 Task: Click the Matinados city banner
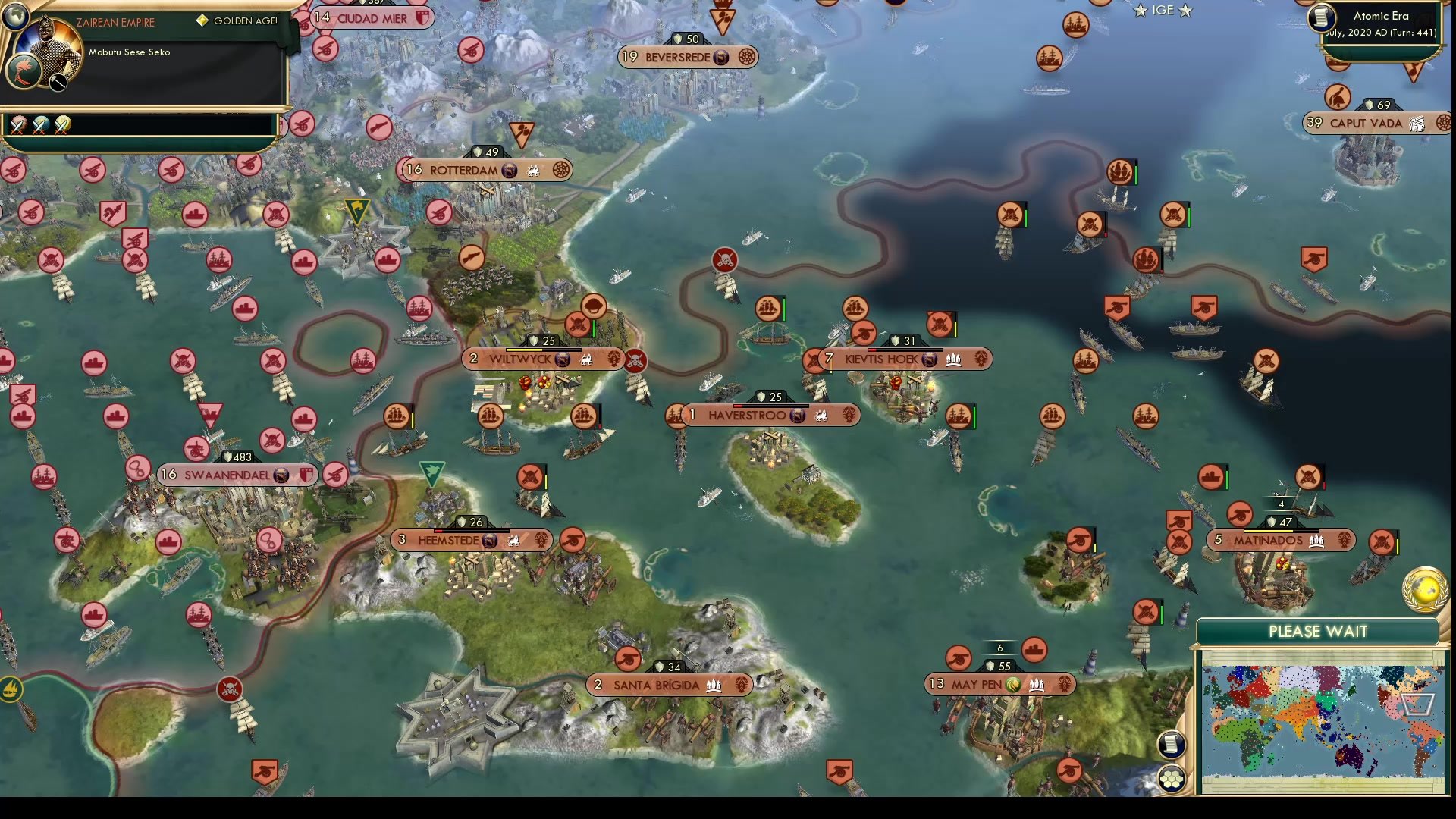(1272, 540)
